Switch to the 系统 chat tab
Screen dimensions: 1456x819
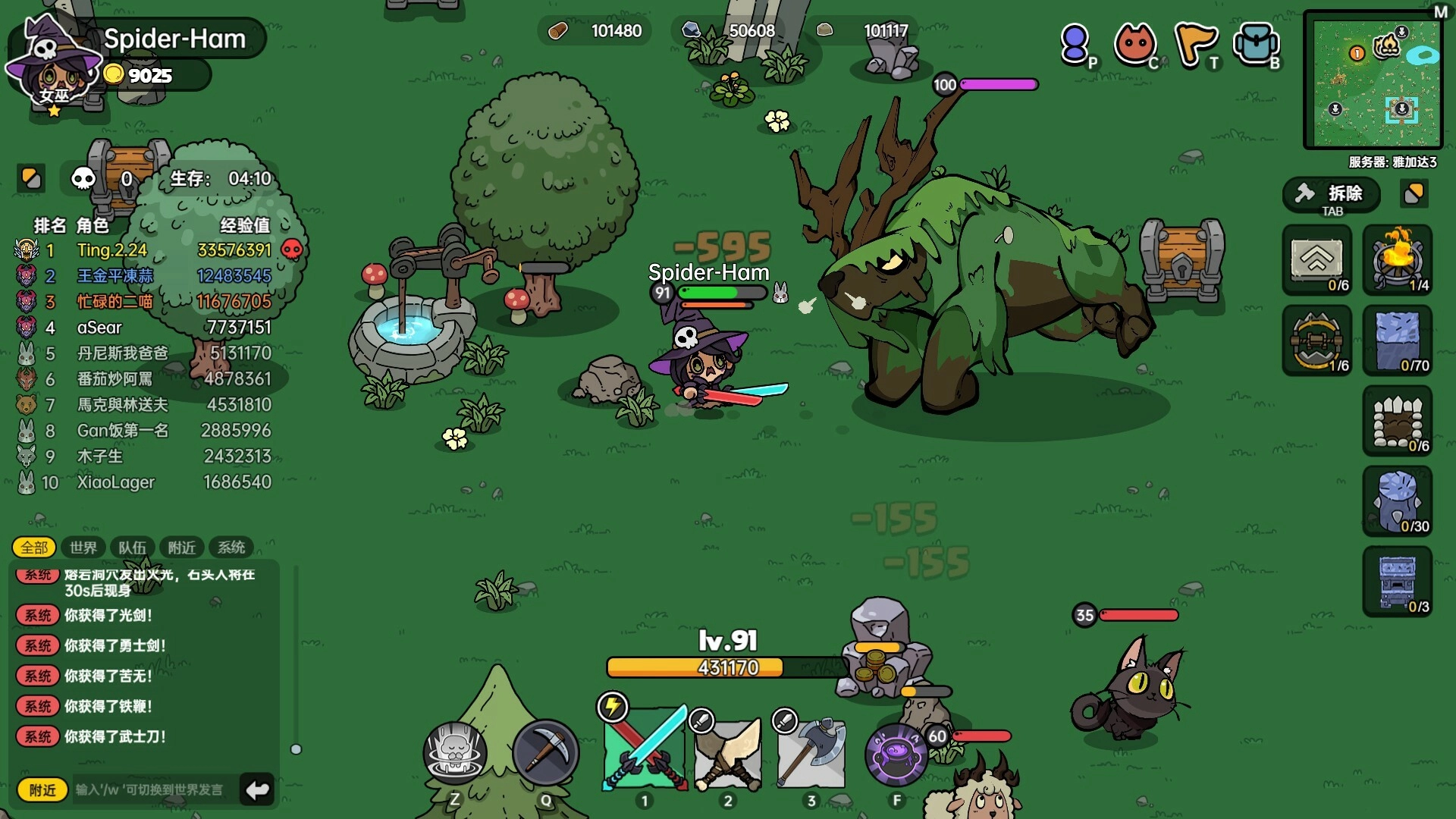point(231,548)
